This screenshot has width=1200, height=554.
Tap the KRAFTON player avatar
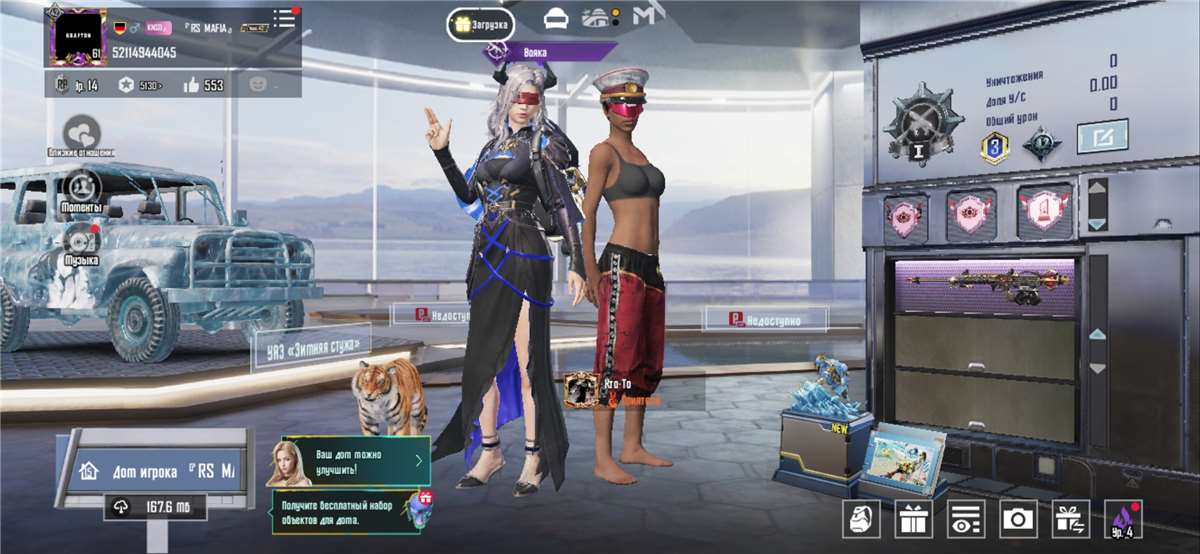tap(78, 36)
